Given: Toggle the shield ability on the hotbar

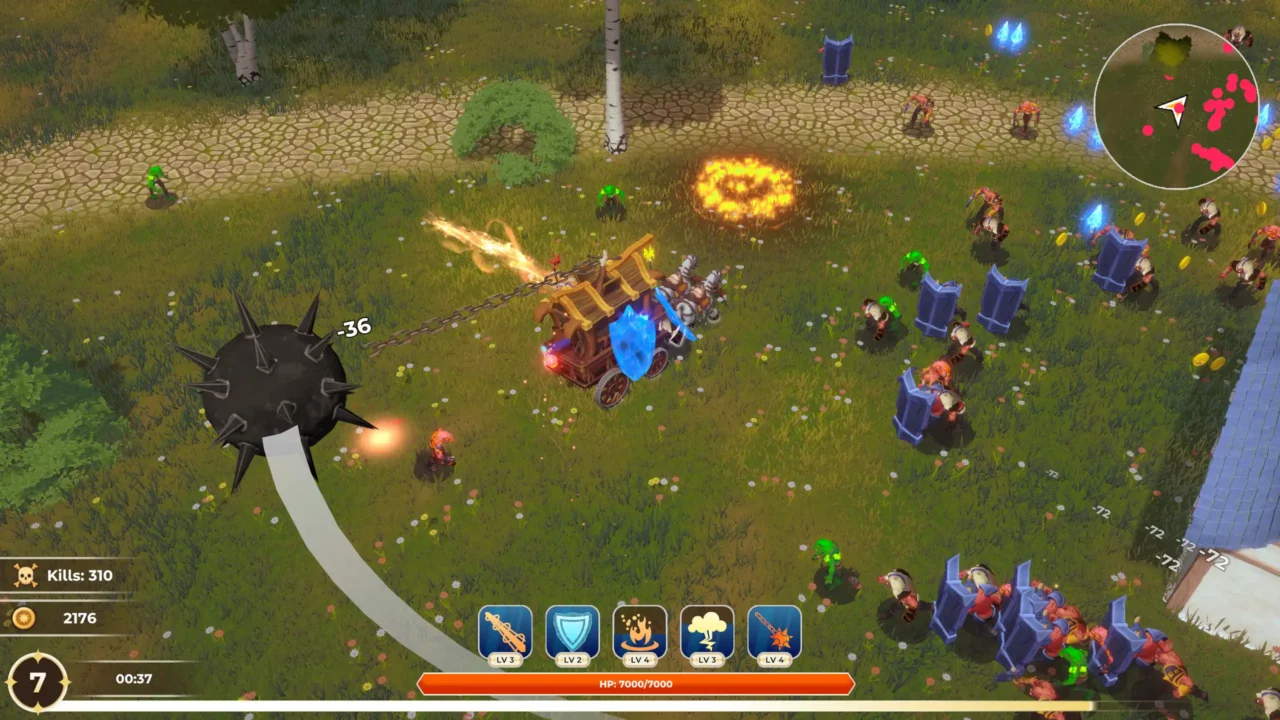Looking at the screenshot, I should point(573,631).
